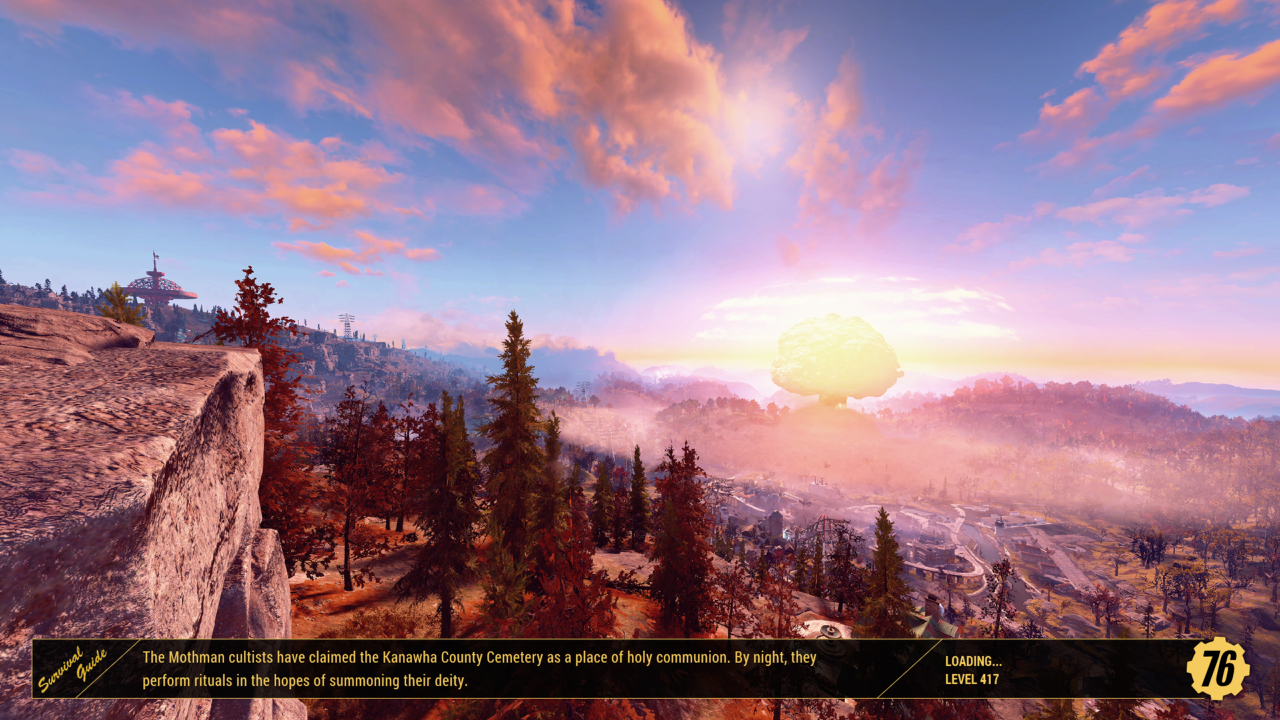Toggle the Survival Guide tip display
Viewport: 1280px width, 720px height.
pos(480,670)
